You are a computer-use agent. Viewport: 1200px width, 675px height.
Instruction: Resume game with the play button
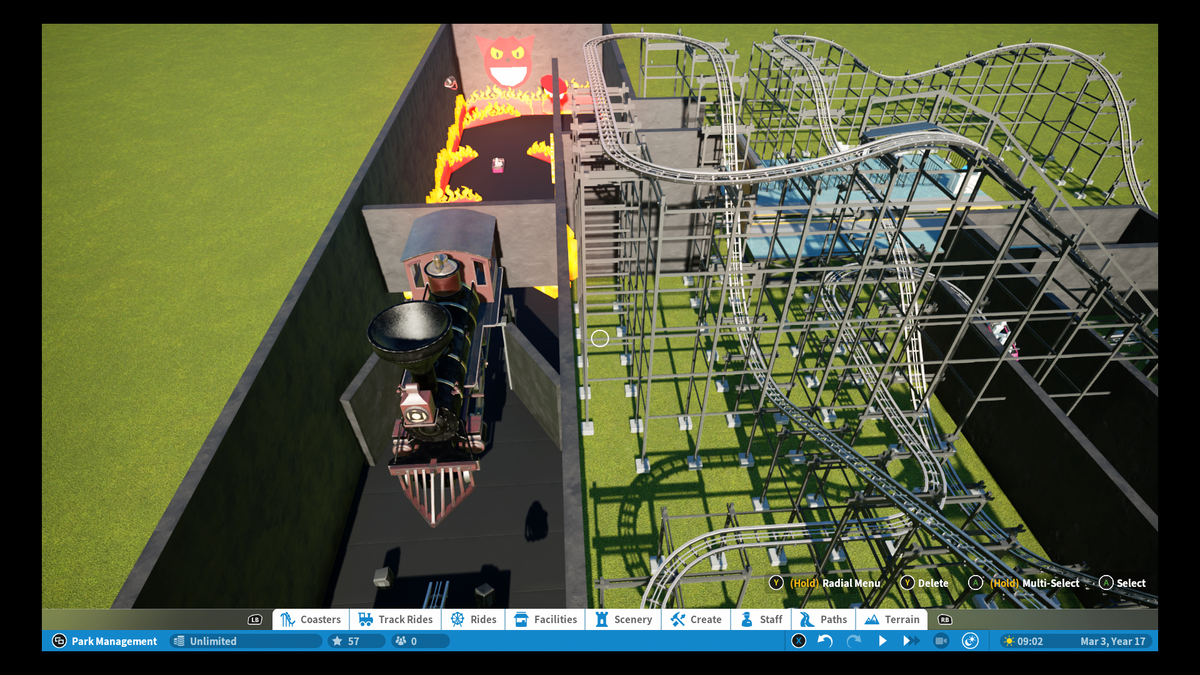point(882,641)
